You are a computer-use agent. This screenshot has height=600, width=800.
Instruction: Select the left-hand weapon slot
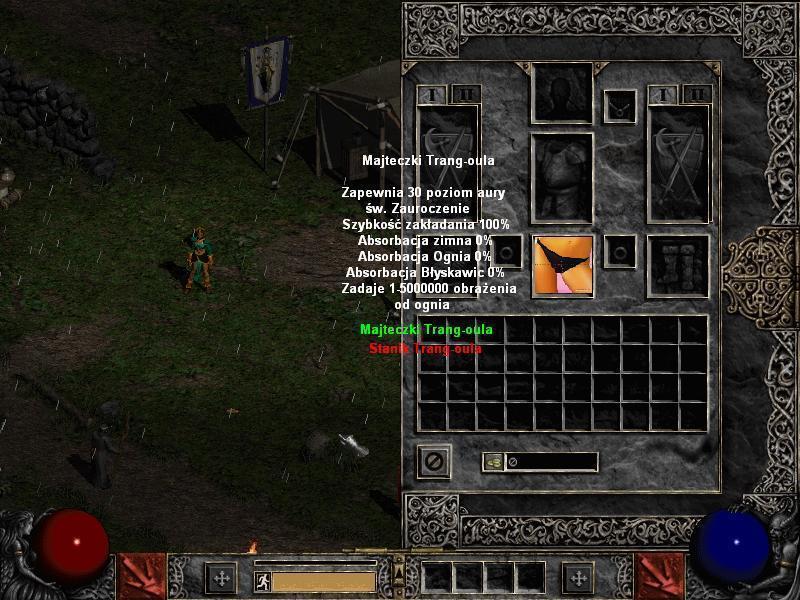447,160
